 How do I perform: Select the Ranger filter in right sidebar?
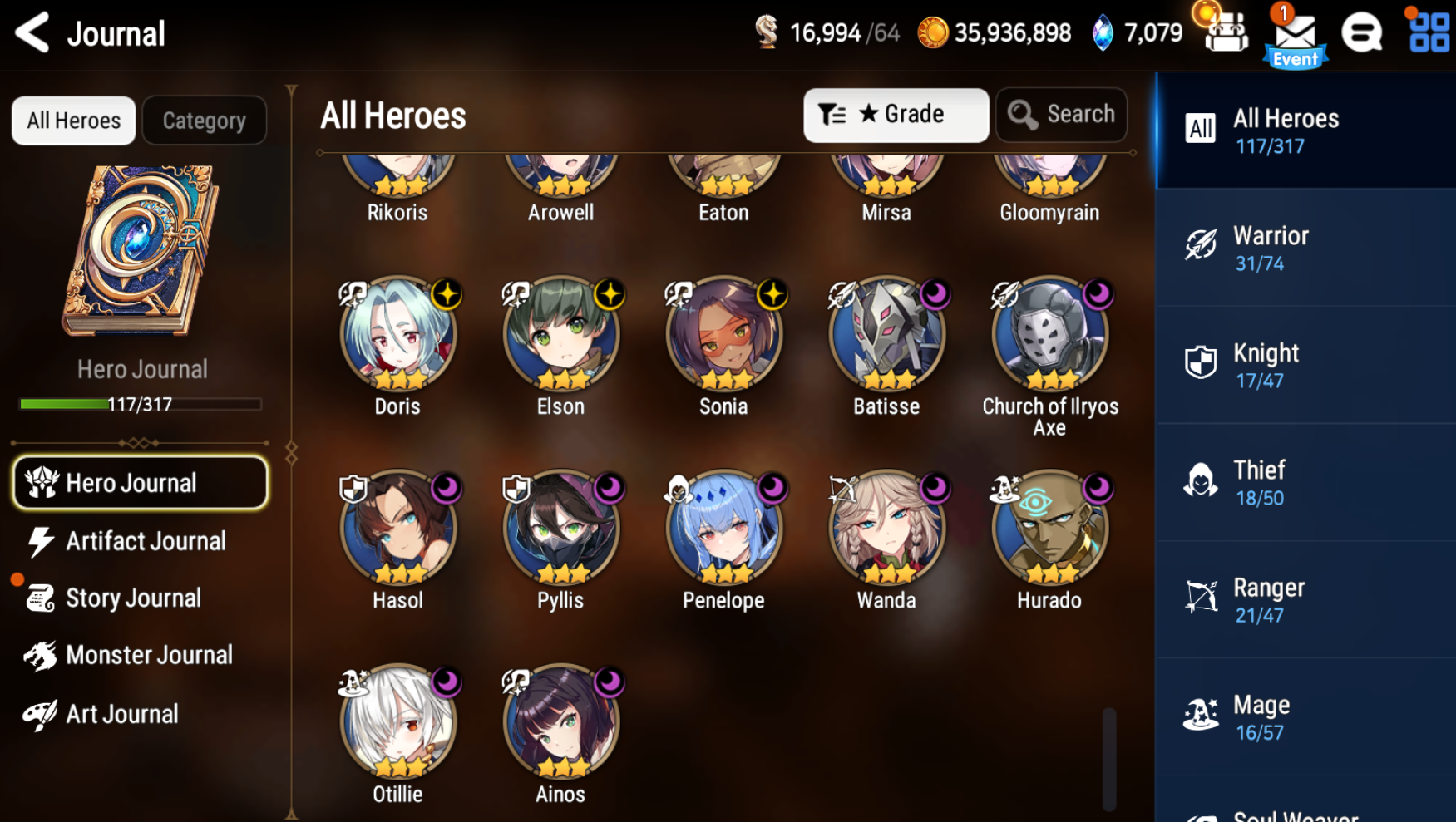click(1303, 598)
